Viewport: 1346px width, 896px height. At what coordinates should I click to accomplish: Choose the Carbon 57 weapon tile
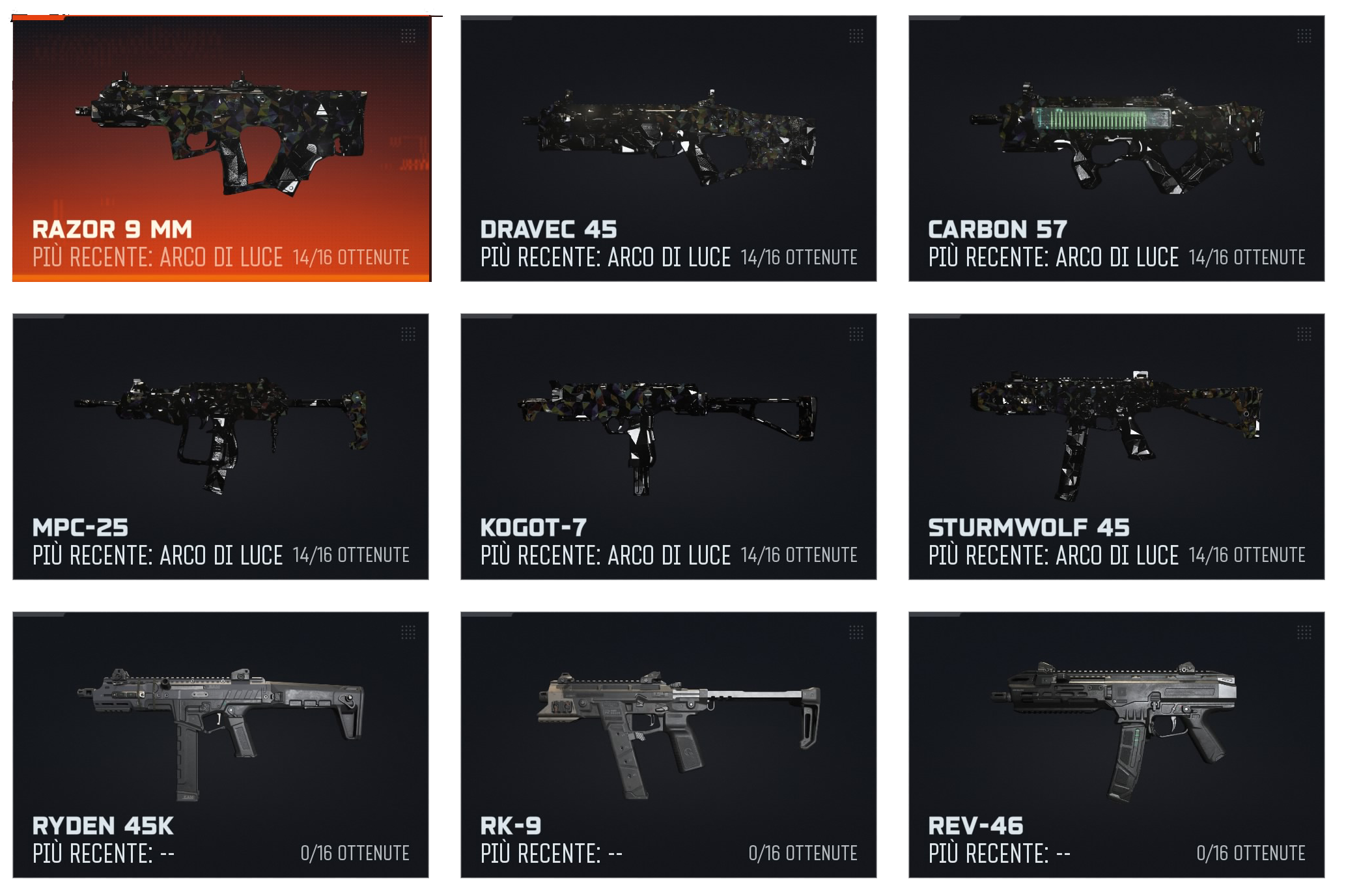click(x=1116, y=148)
